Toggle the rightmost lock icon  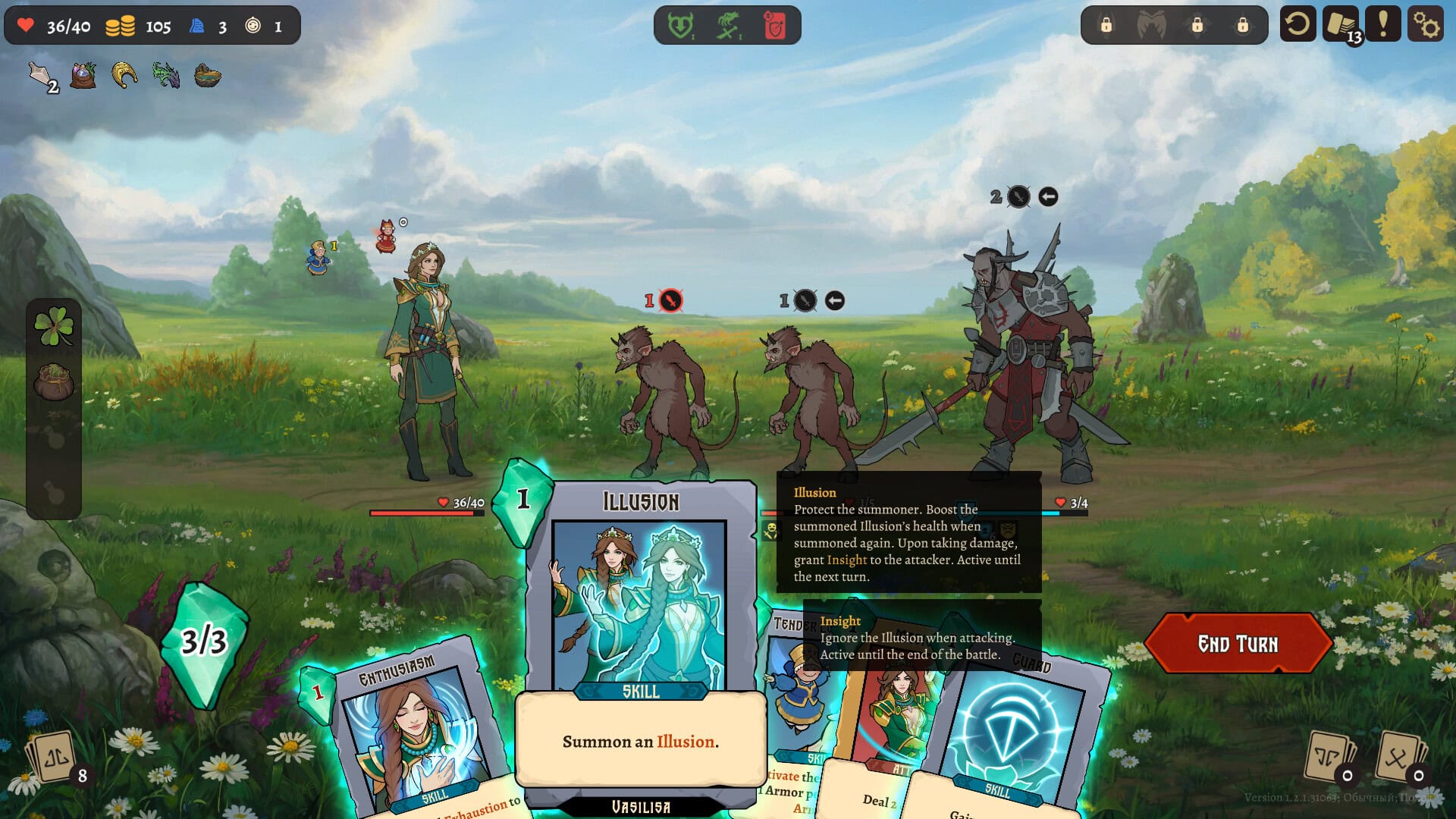click(x=1242, y=25)
